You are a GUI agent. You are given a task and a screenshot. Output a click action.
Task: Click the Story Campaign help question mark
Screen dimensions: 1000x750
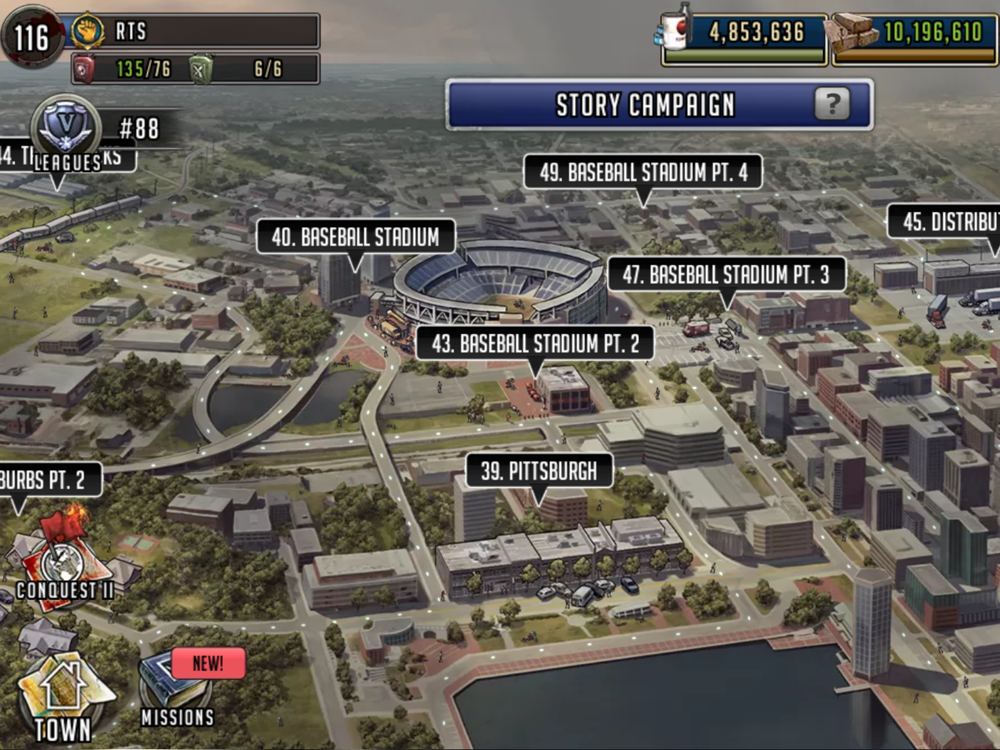(x=831, y=104)
